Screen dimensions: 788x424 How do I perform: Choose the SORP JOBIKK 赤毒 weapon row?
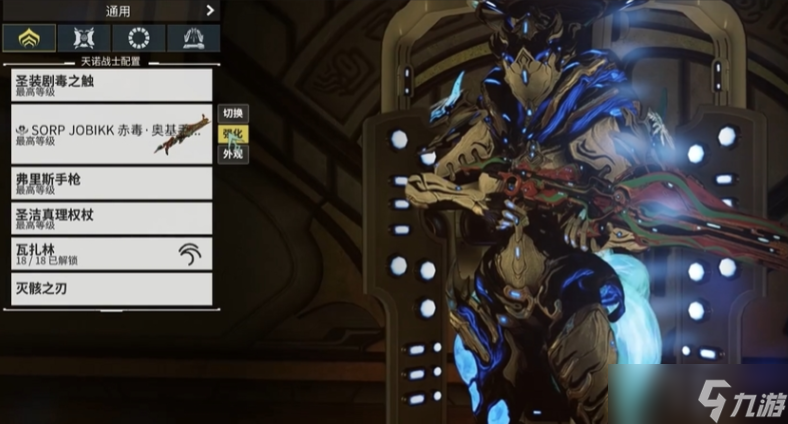[x=111, y=134]
